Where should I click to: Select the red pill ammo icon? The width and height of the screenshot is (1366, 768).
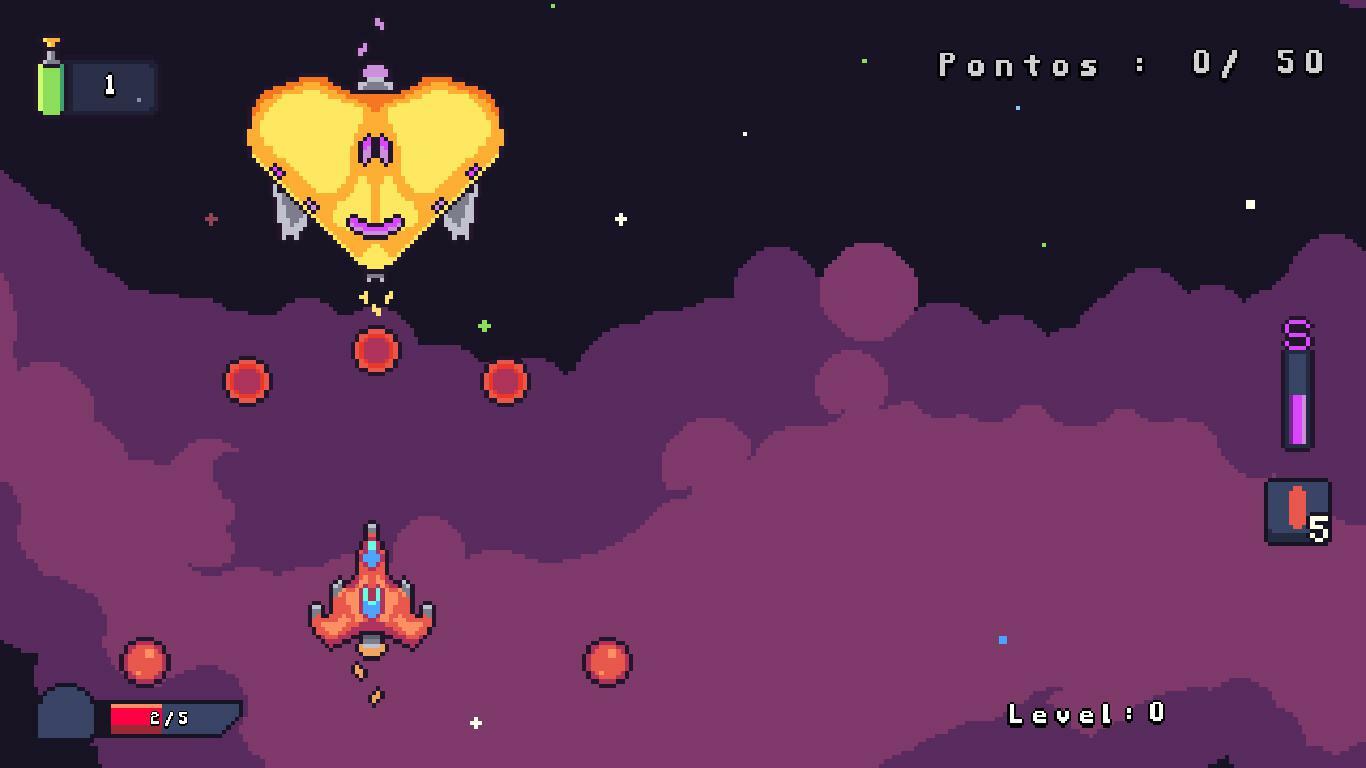1295,506
